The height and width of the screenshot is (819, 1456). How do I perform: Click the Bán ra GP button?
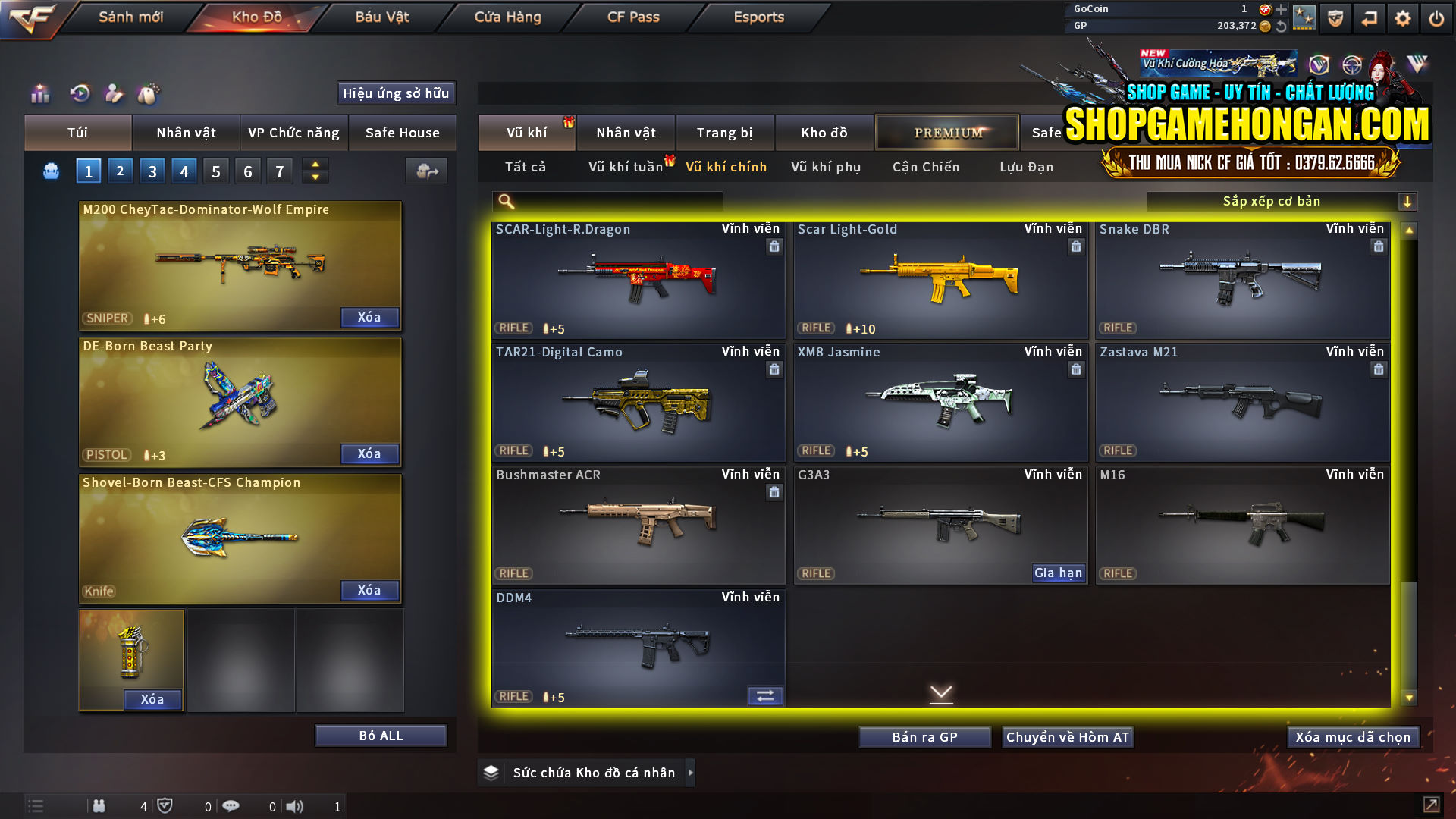[x=924, y=736]
